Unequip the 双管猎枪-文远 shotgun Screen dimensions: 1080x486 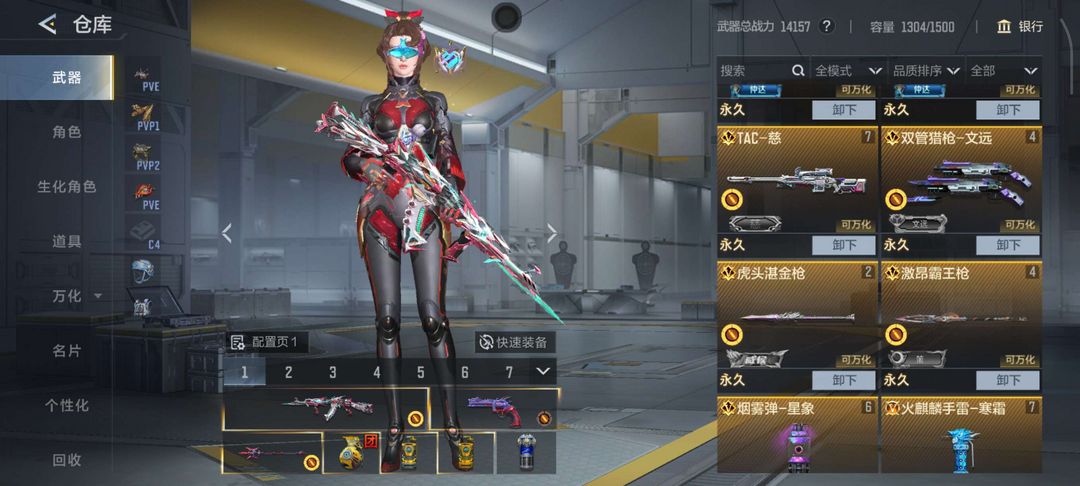click(x=1008, y=245)
